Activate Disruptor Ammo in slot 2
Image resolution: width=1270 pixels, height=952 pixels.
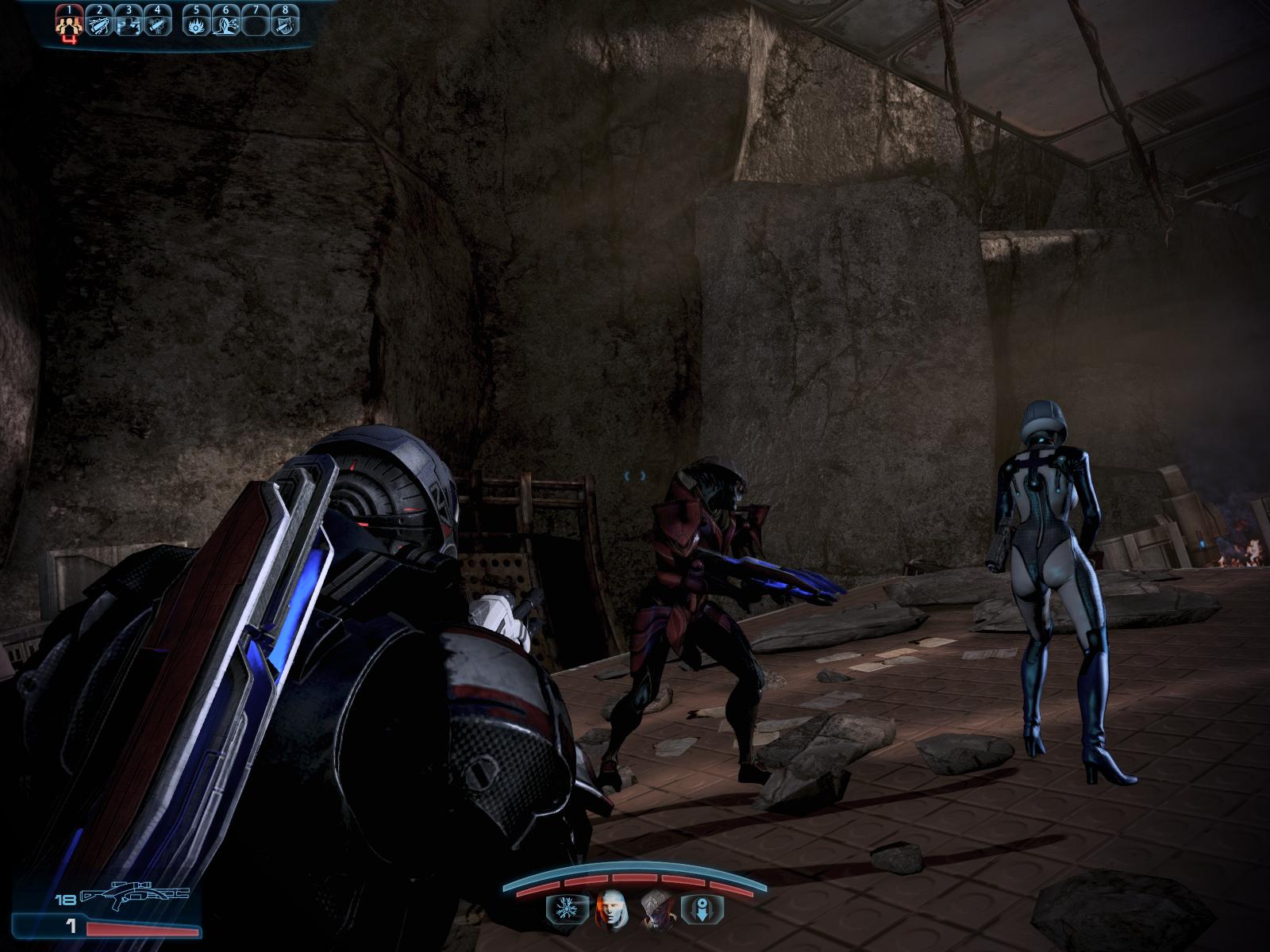click(100, 25)
